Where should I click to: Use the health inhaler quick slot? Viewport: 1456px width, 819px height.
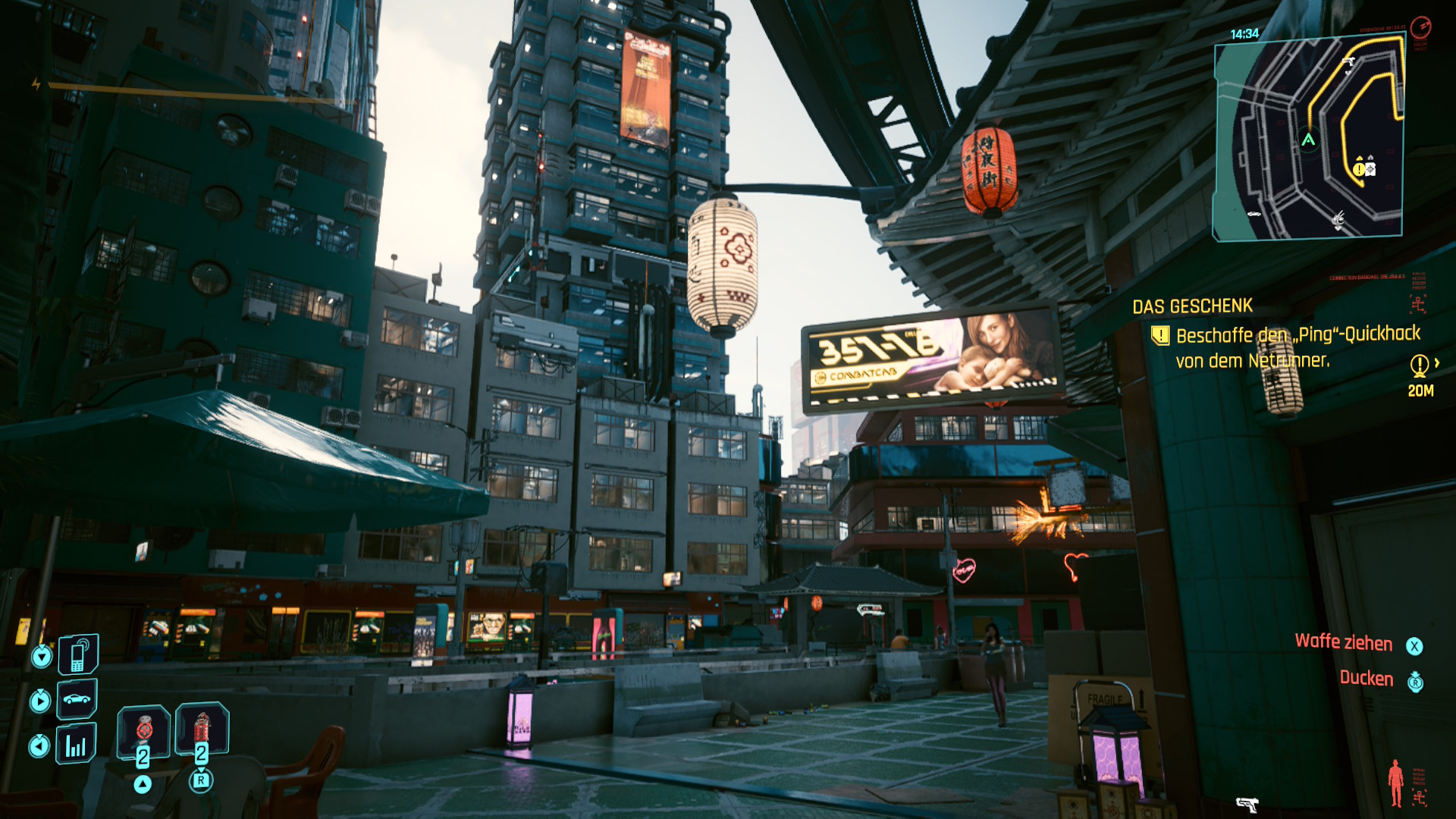point(144,731)
